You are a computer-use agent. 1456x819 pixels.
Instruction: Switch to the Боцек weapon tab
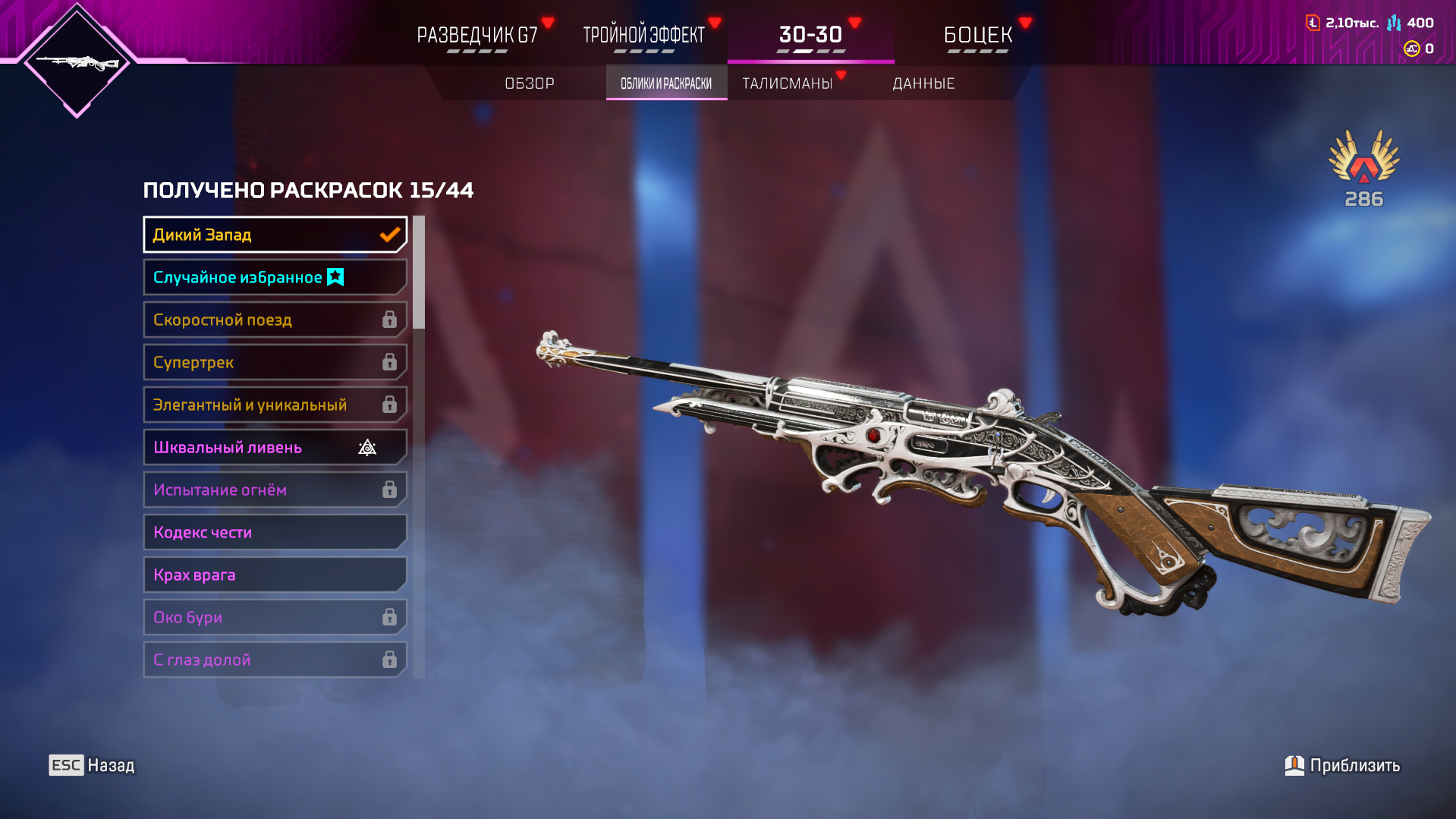[x=978, y=35]
